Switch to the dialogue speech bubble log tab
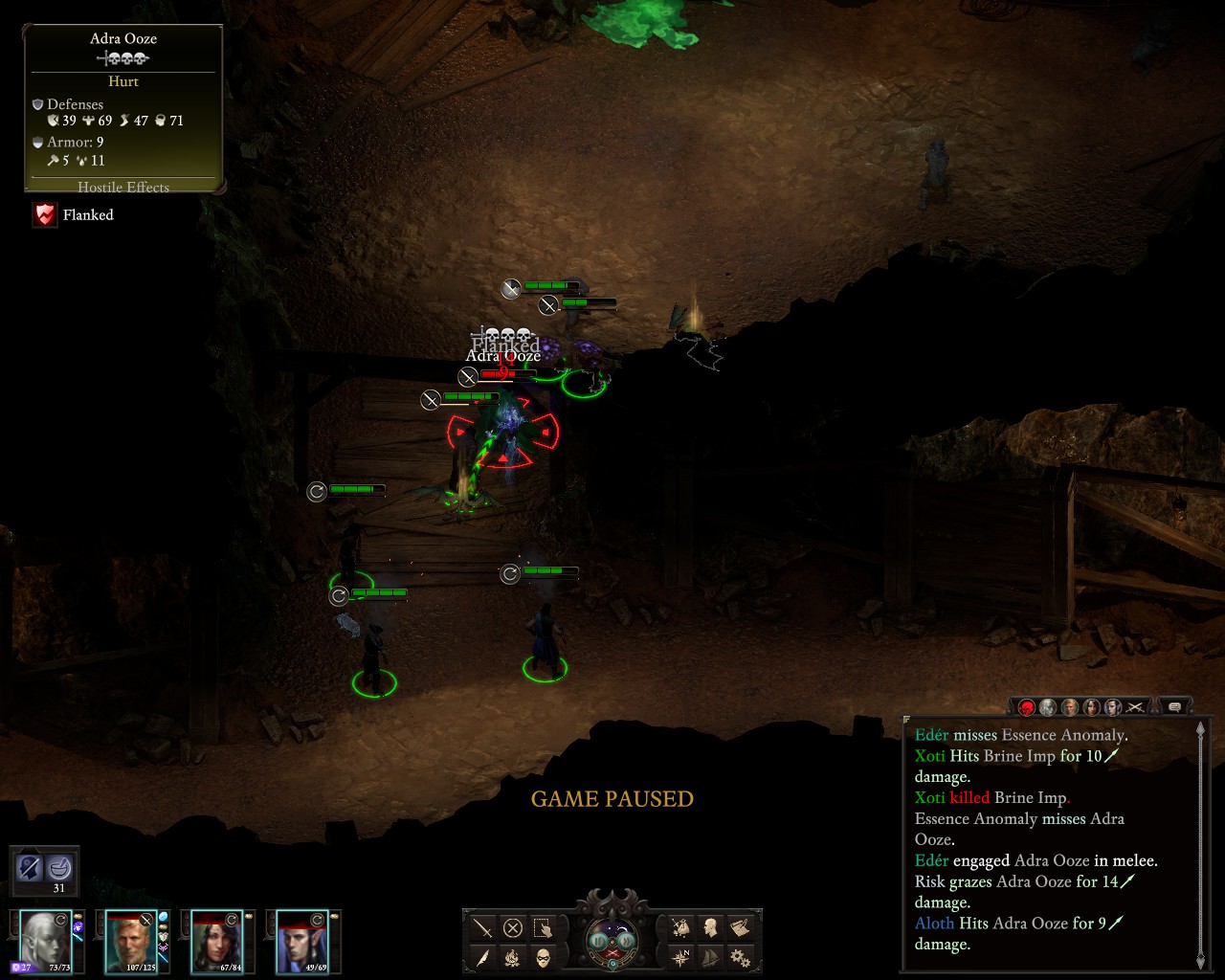Image resolution: width=1225 pixels, height=980 pixels. (x=1174, y=707)
